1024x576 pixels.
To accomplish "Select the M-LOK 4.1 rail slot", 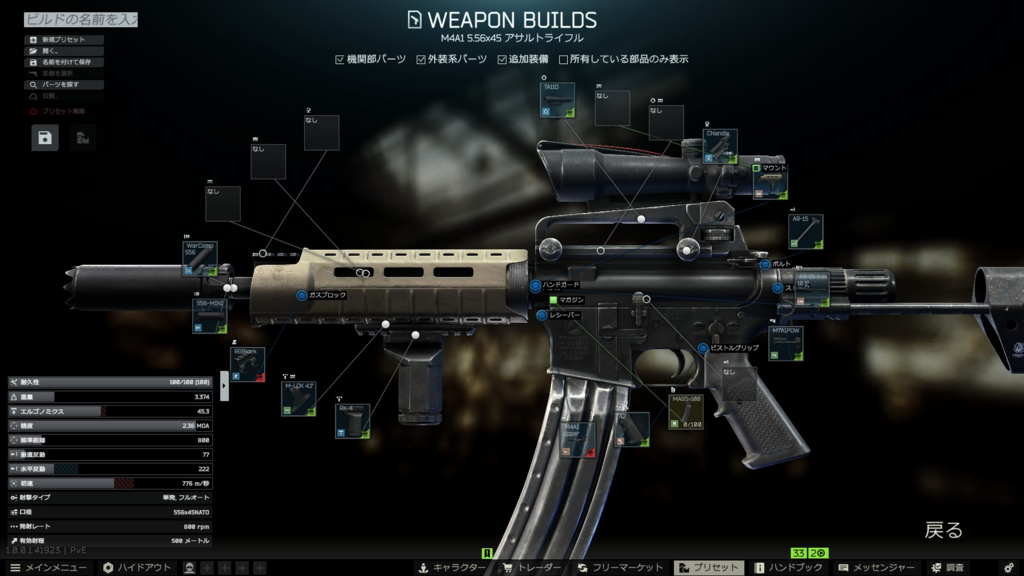I will (298, 398).
